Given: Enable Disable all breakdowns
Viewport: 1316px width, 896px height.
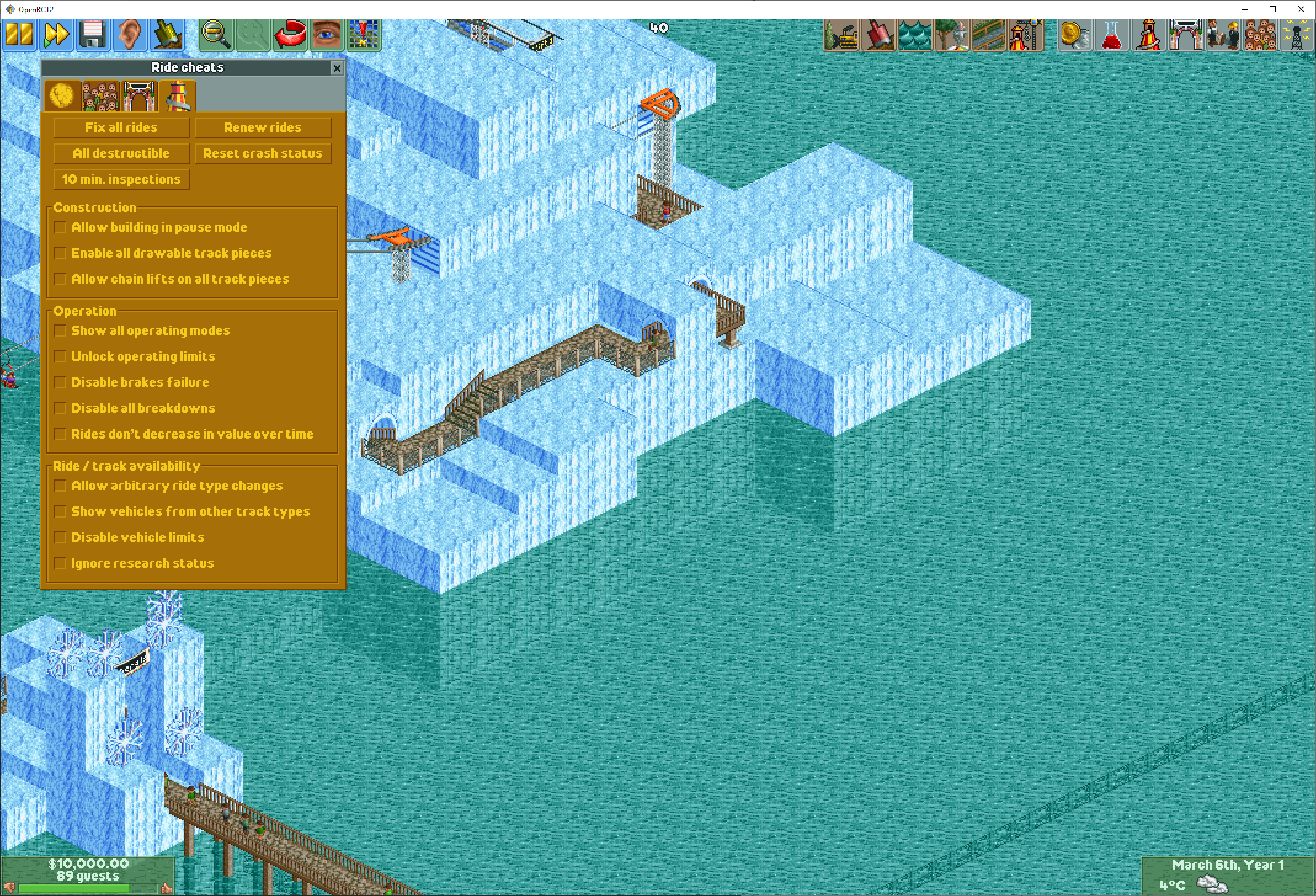Looking at the screenshot, I should 60,407.
